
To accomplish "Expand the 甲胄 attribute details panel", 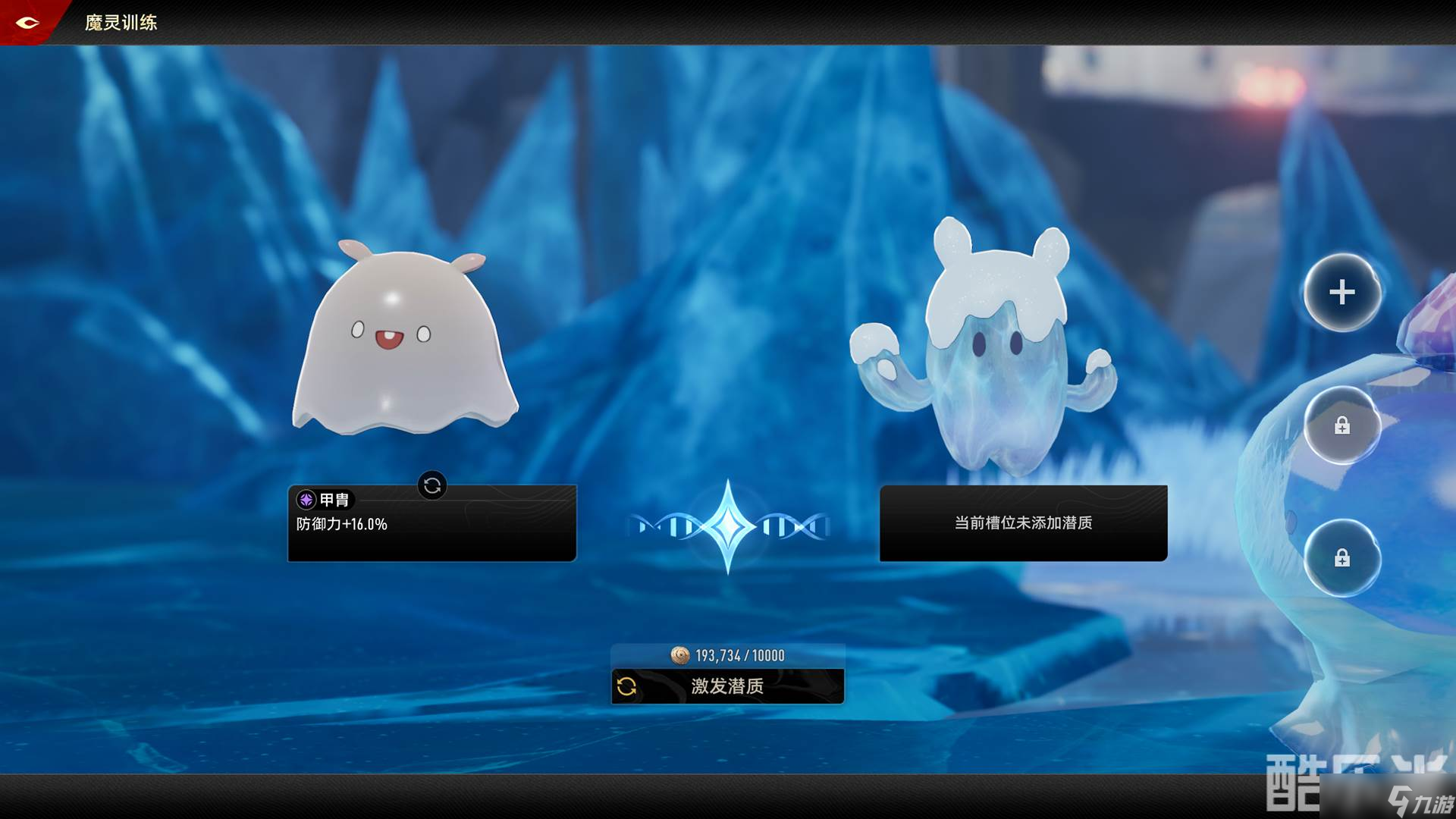I will [x=431, y=523].
